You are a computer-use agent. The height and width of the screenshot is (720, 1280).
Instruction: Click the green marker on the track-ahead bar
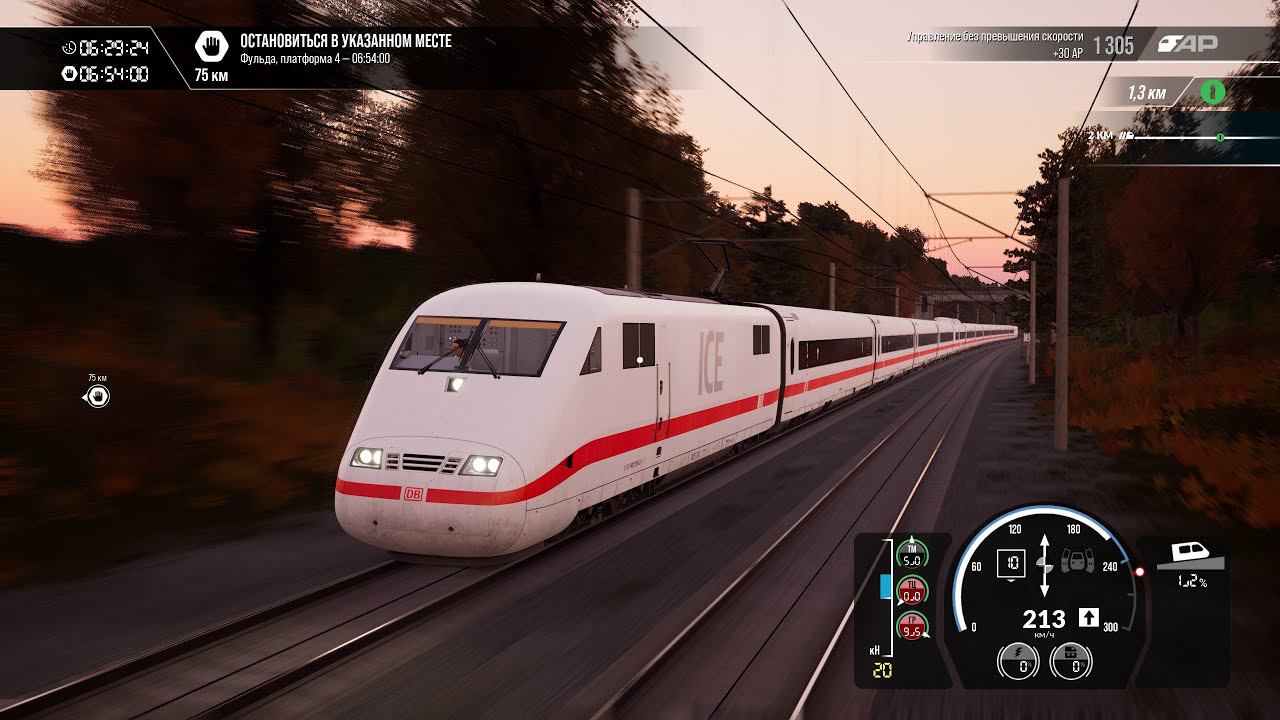[1220, 136]
